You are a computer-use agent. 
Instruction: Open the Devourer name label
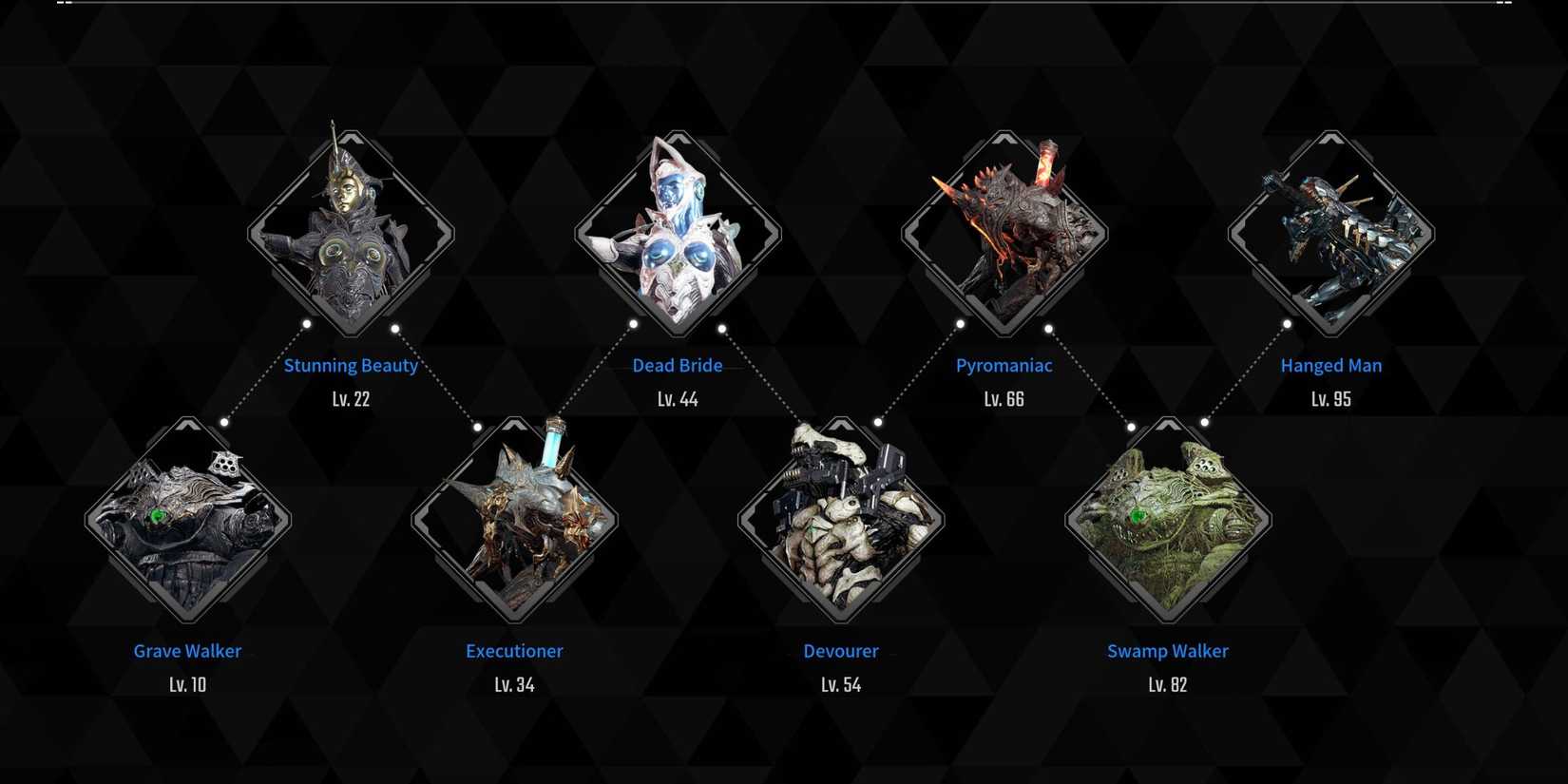840,651
